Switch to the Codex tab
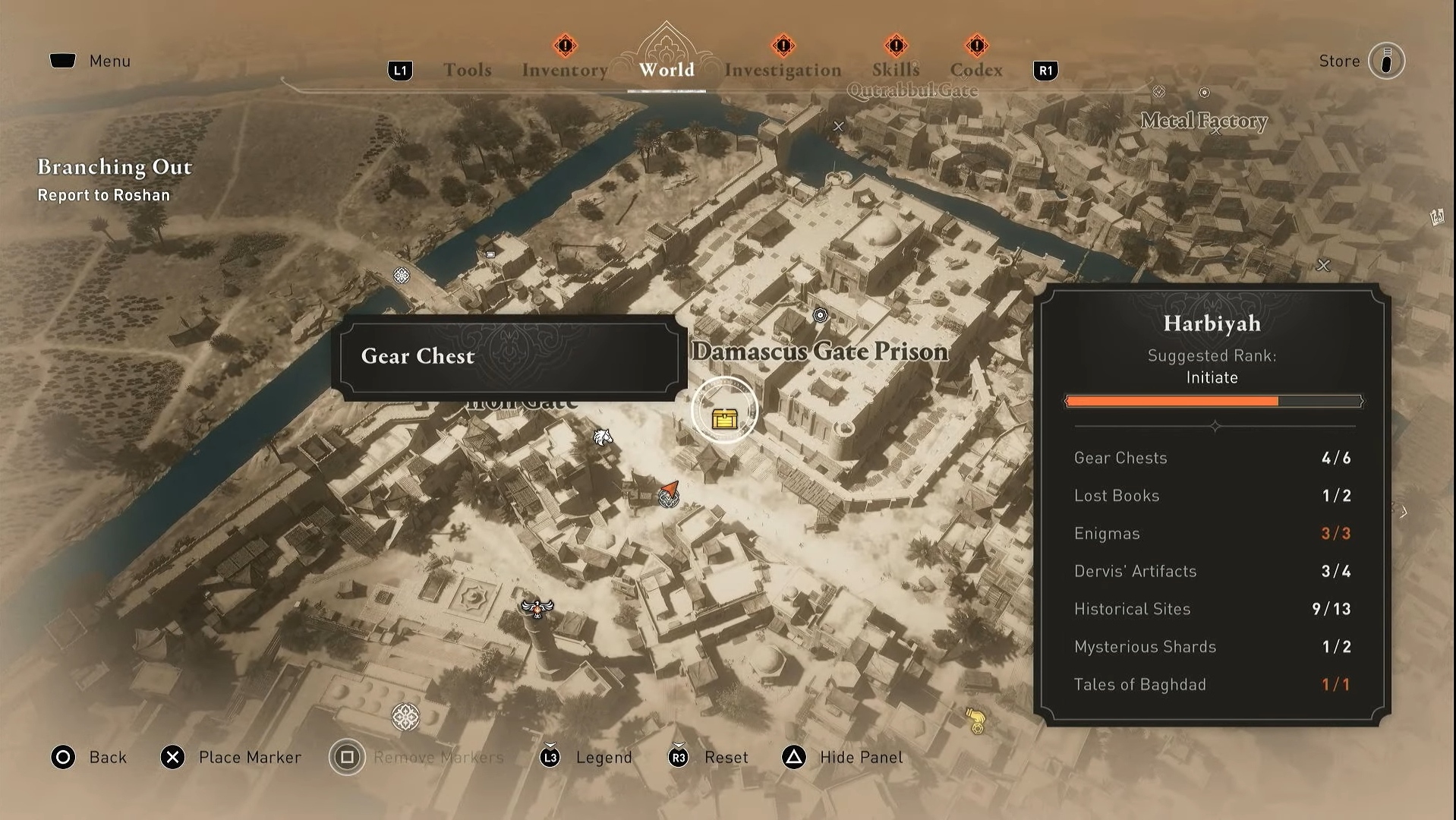1456x820 pixels. (976, 70)
